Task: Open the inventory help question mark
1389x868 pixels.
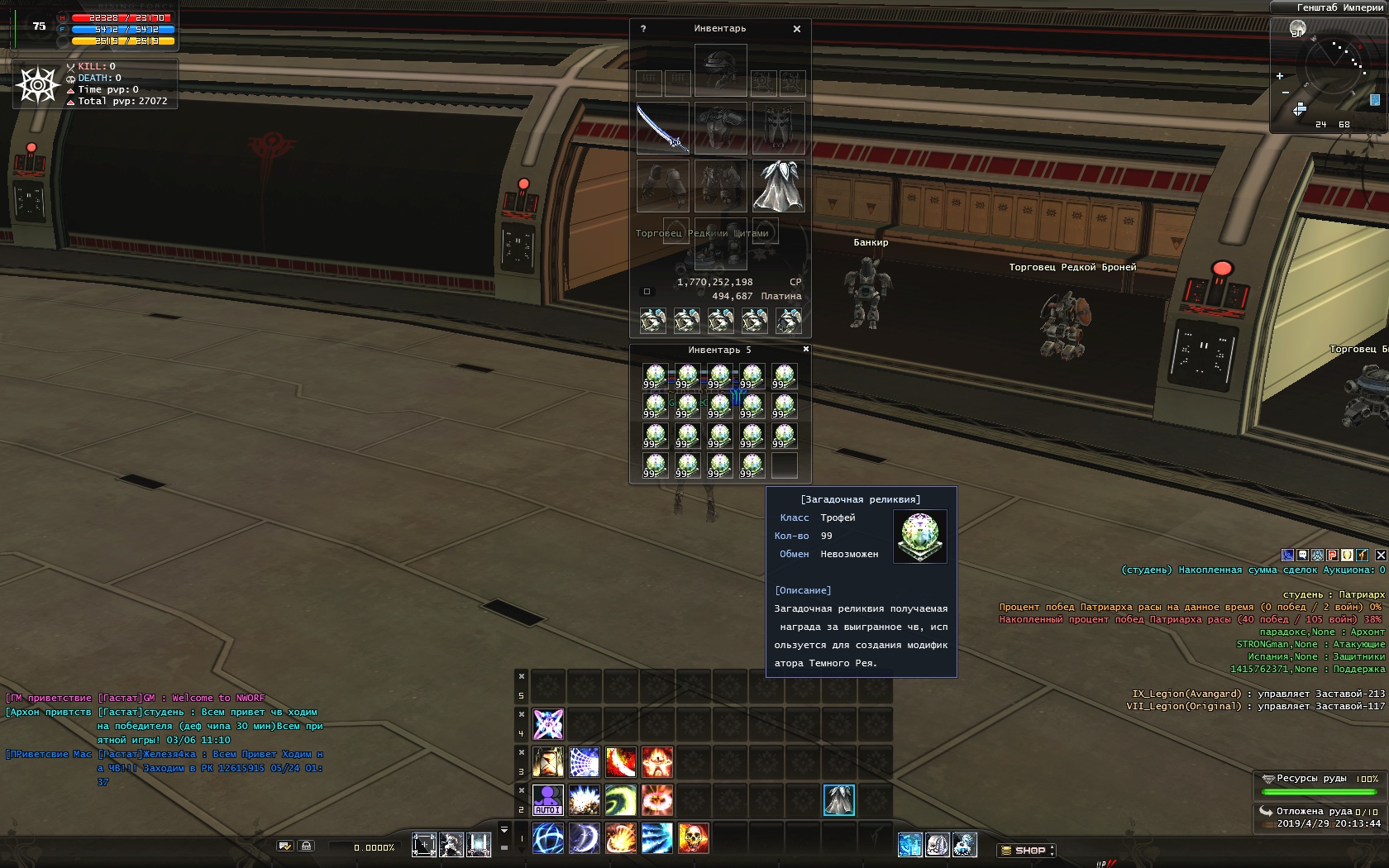Action: coord(643,29)
